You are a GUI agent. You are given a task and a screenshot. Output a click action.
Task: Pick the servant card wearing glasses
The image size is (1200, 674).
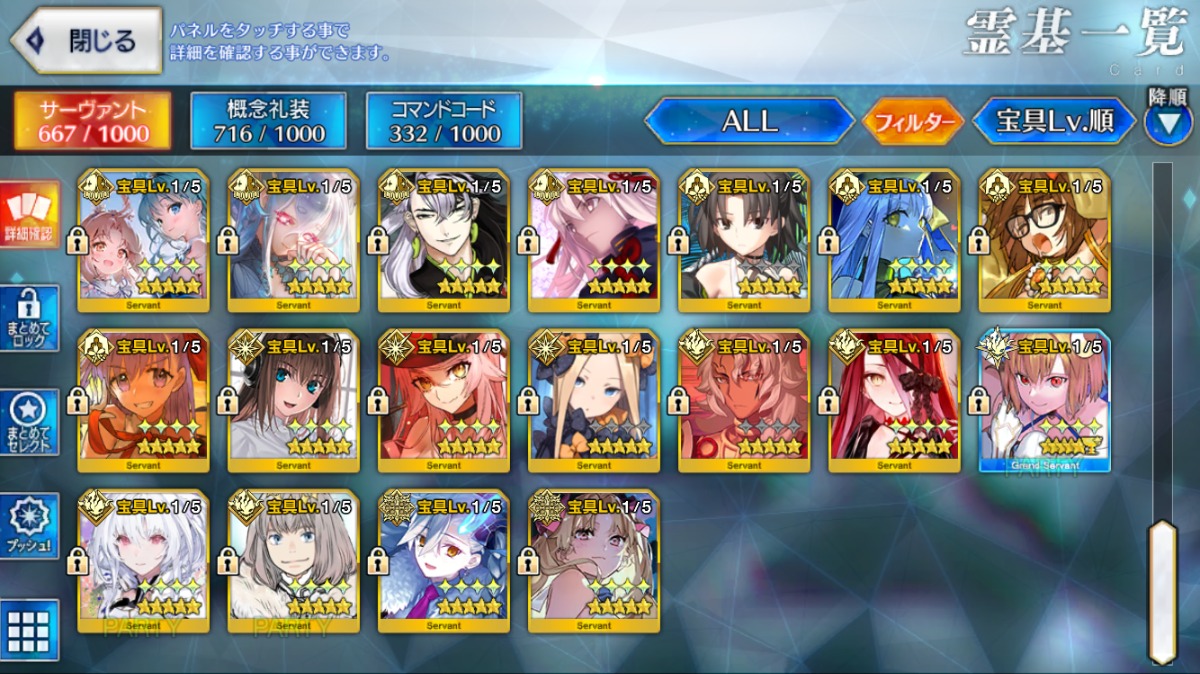(1044, 238)
